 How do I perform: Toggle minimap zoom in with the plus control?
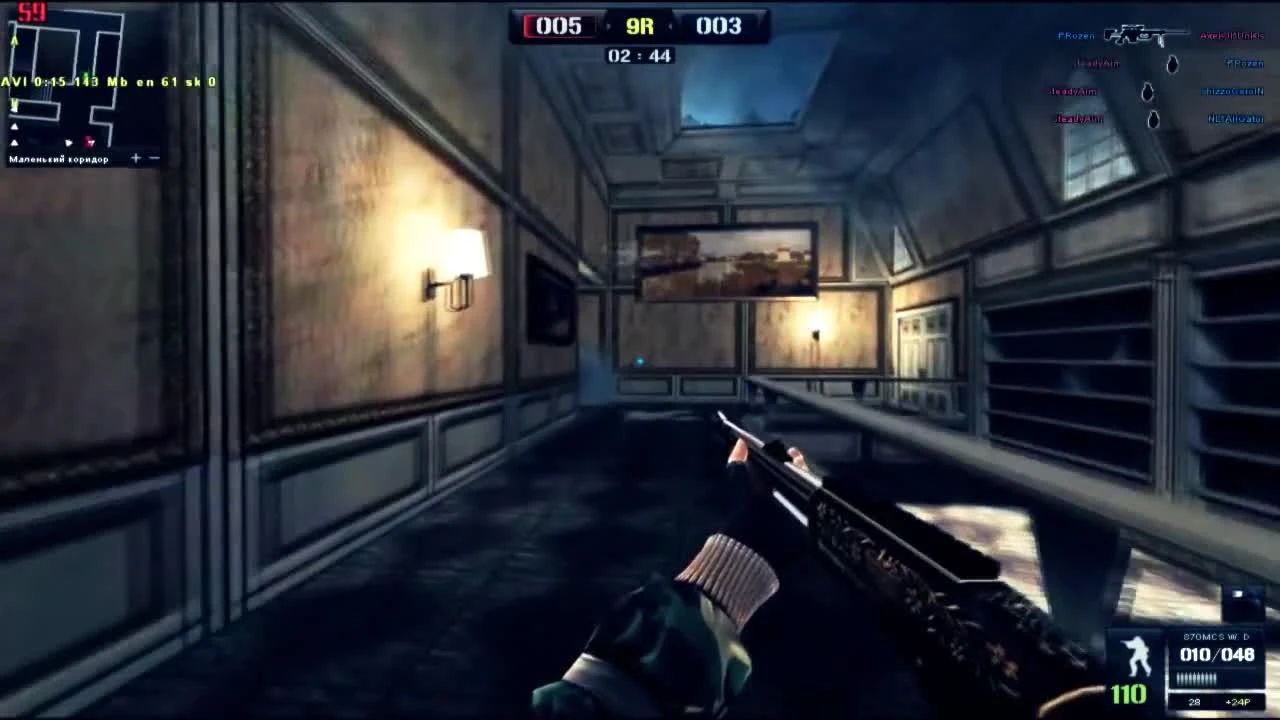pos(136,158)
